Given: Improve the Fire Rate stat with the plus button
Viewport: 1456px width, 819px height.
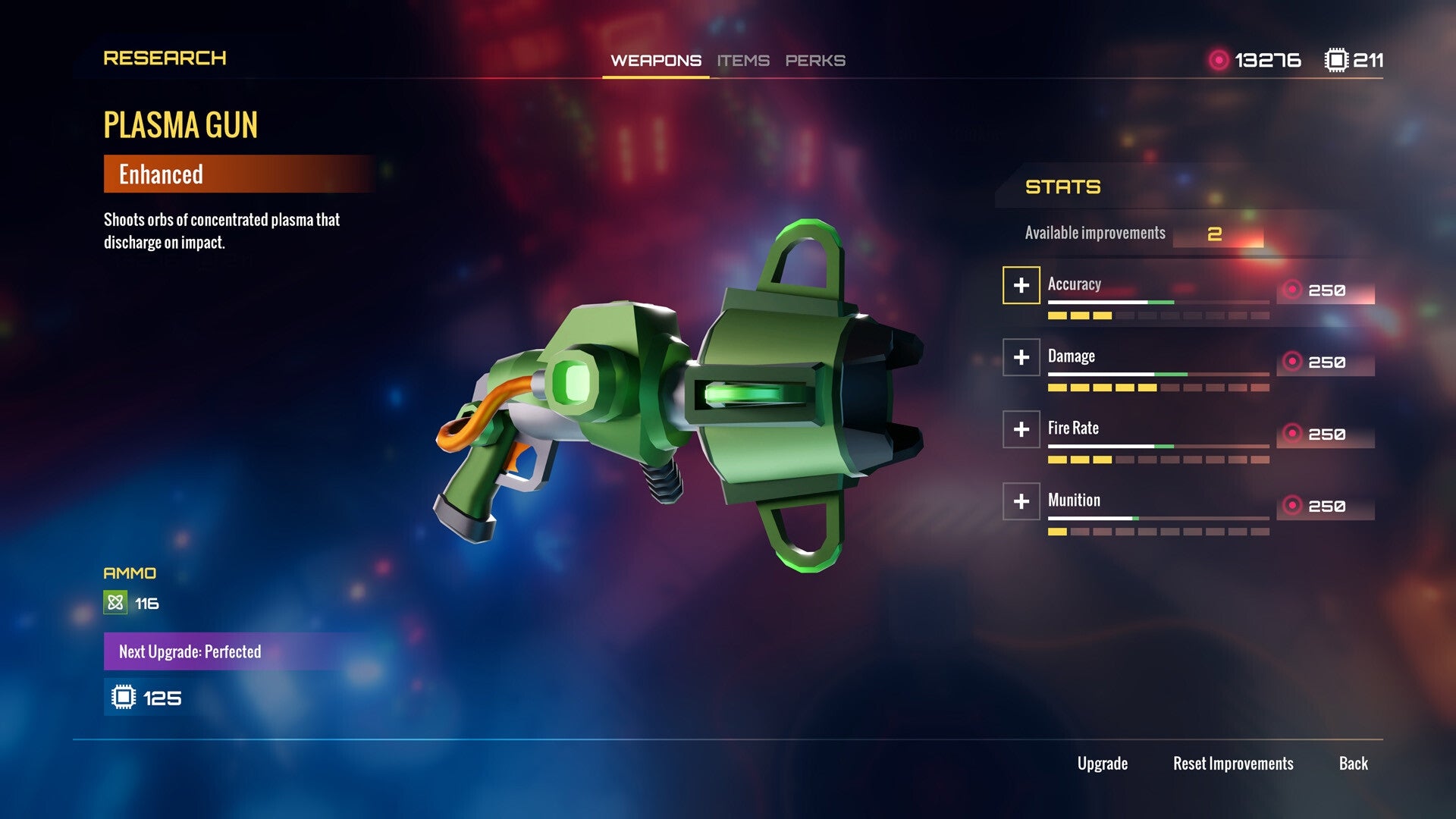Looking at the screenshot, I should click(1021, 429).
